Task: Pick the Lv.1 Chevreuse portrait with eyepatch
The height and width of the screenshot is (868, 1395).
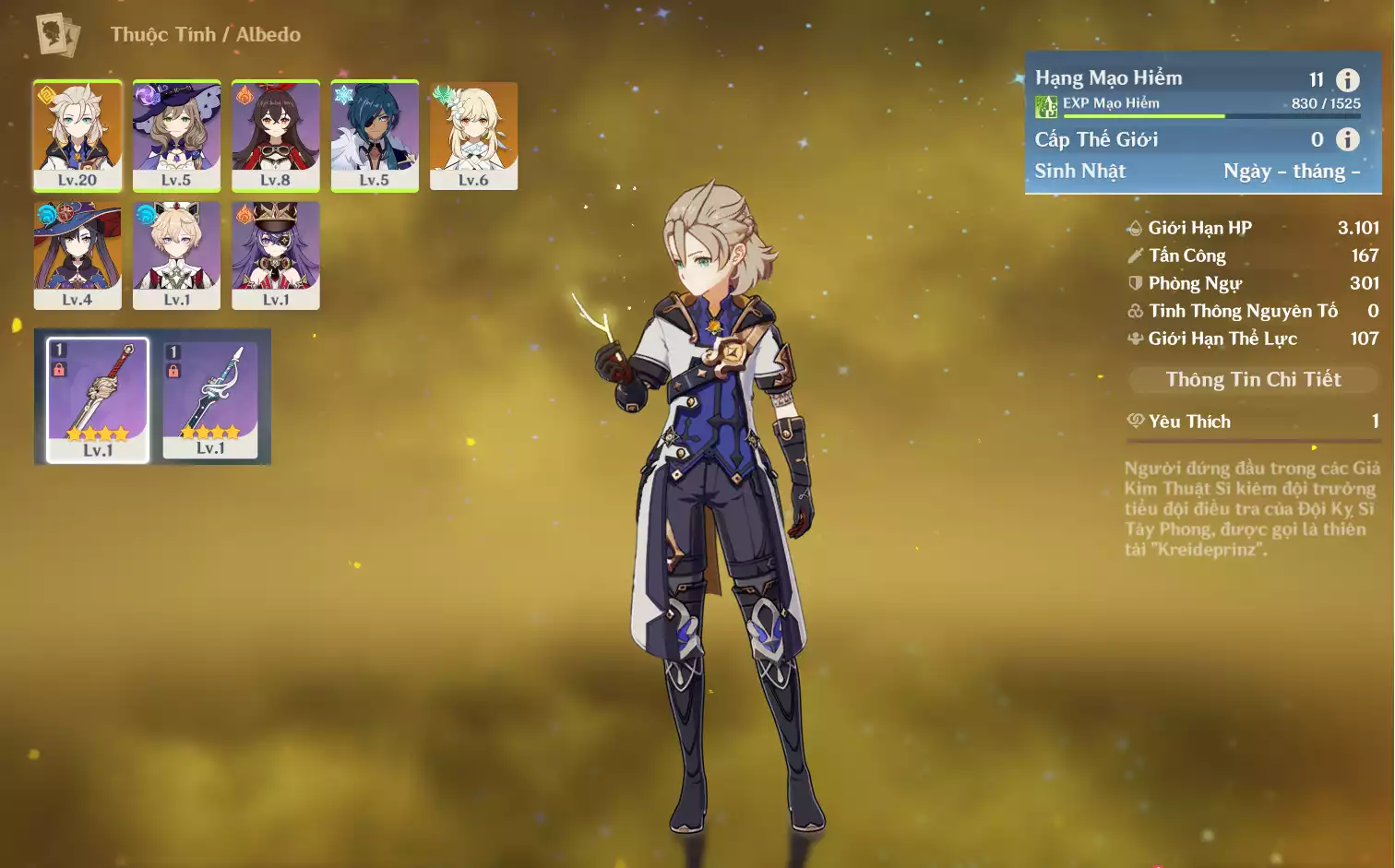Action: pos(275,255)
